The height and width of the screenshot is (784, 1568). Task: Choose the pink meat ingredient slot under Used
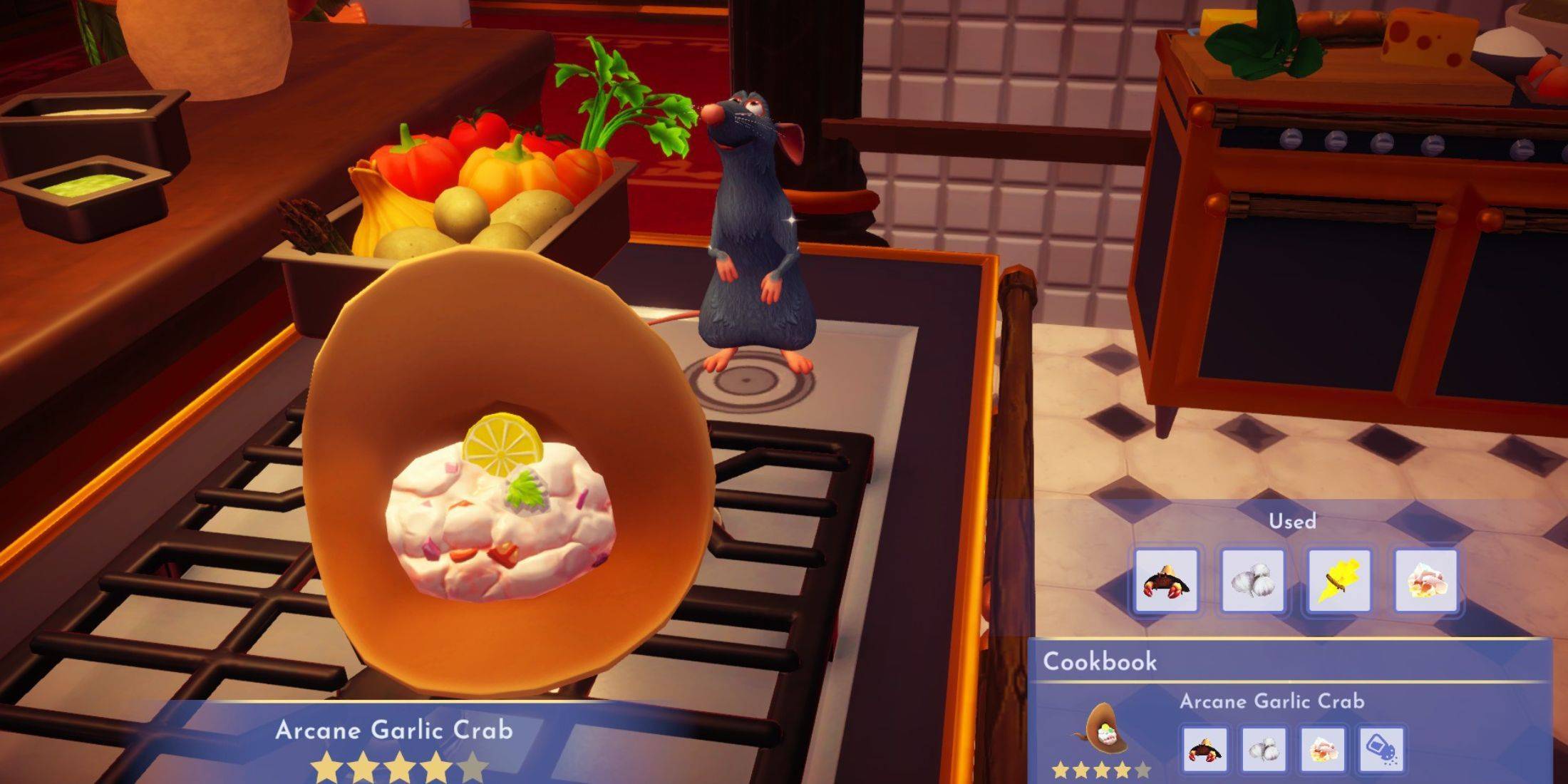pos(1425,581)
